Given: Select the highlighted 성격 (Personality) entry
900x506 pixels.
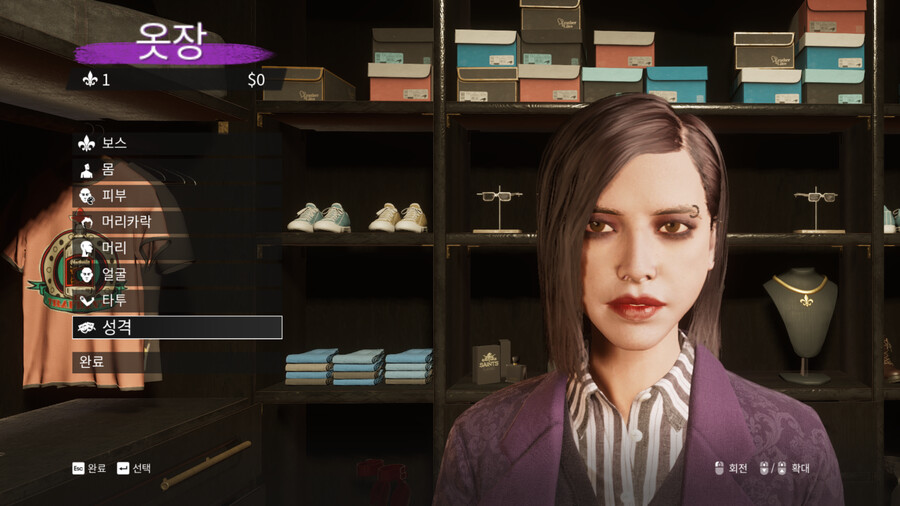Looking at the screenshot, I should [176, 327].
